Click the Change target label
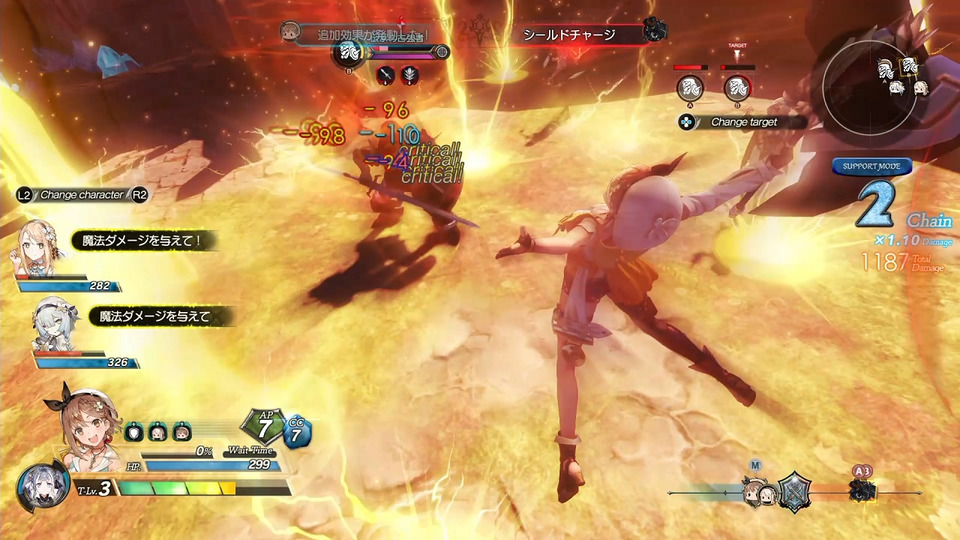 (x=757, y=122)
